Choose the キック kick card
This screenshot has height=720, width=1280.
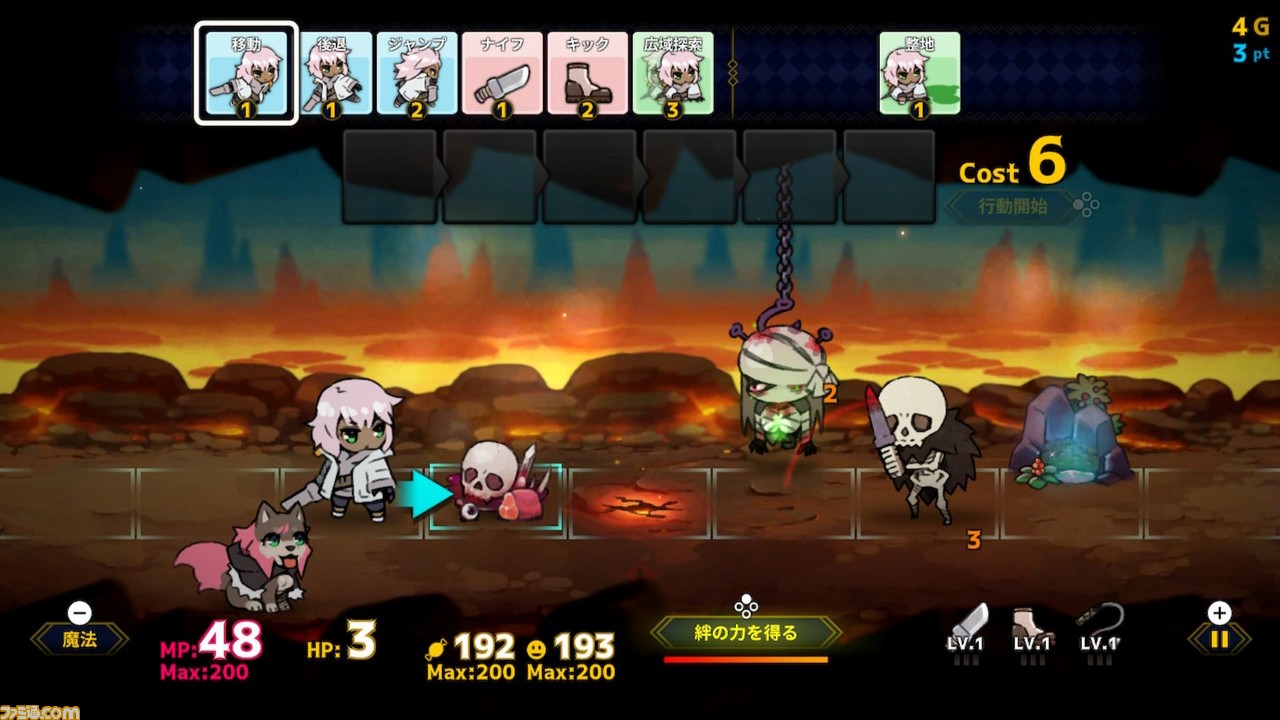(587, 74)
